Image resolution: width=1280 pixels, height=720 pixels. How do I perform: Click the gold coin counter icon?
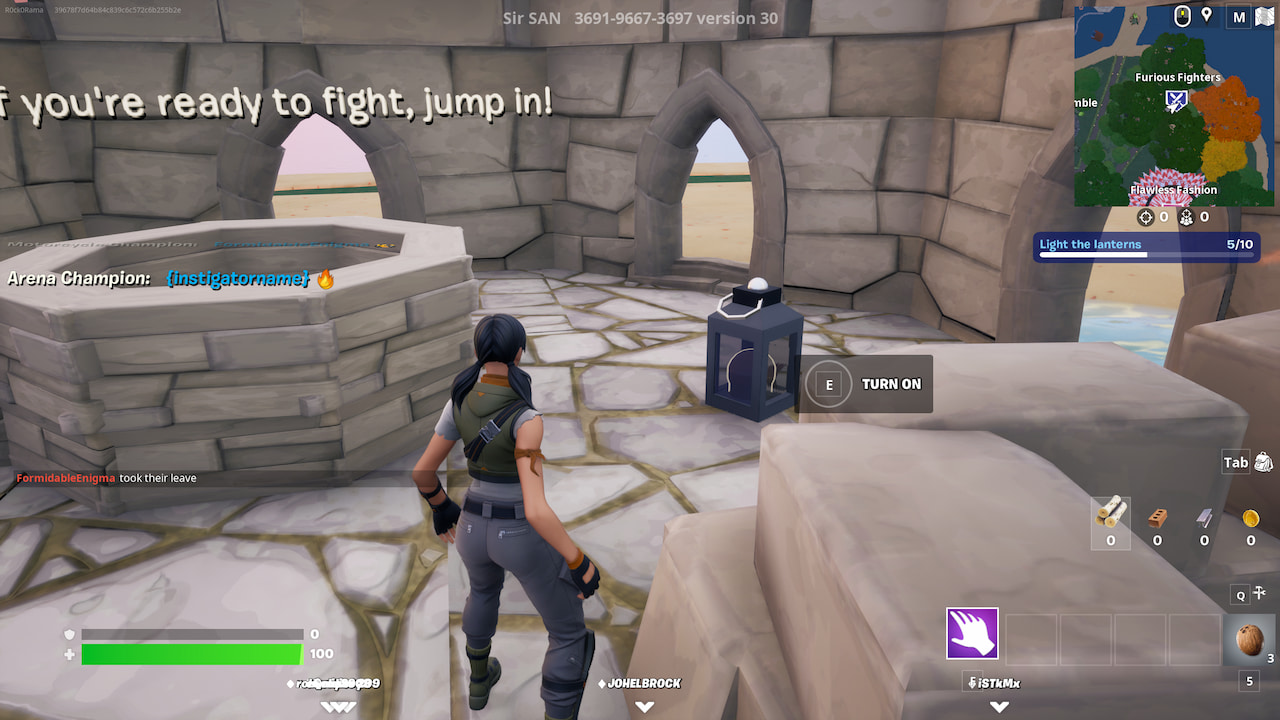click(x=1249, y=516)
